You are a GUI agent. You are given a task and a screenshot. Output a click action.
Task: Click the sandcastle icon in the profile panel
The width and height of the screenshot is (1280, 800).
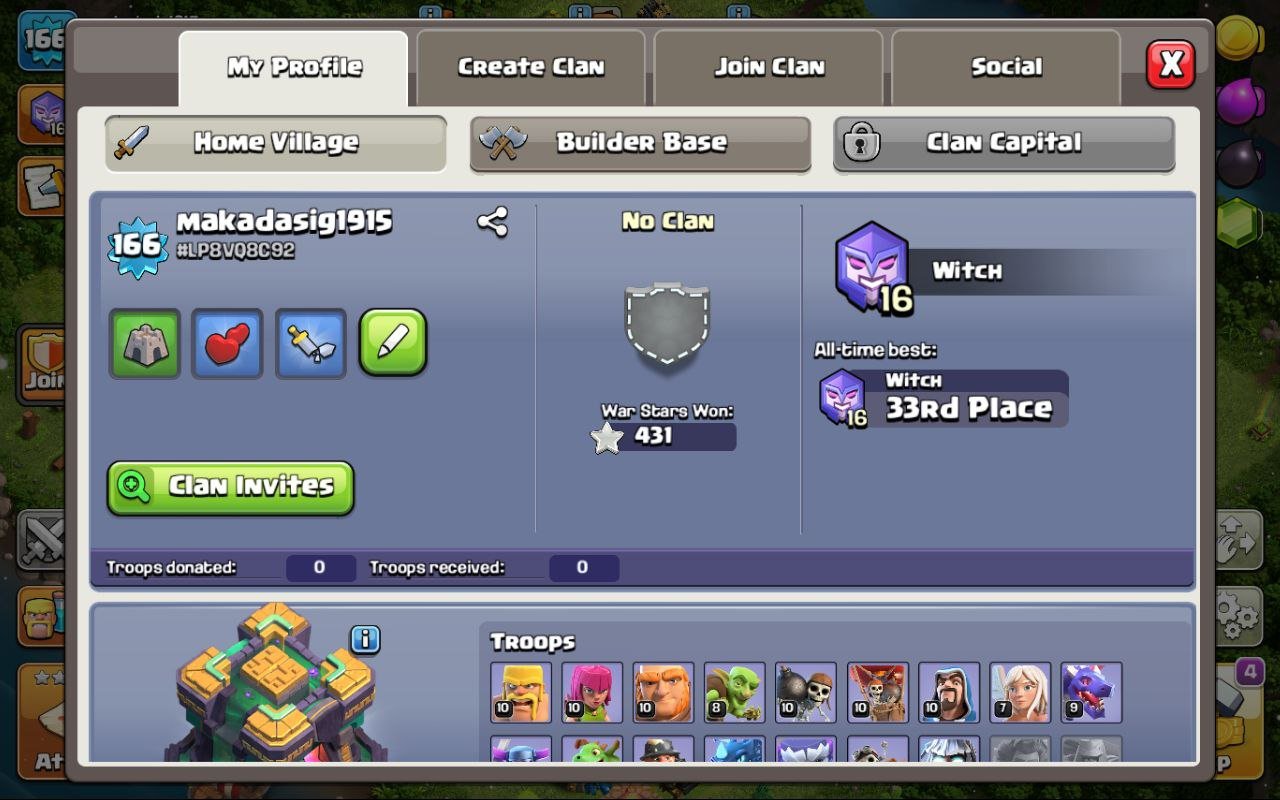click(144, 342)
